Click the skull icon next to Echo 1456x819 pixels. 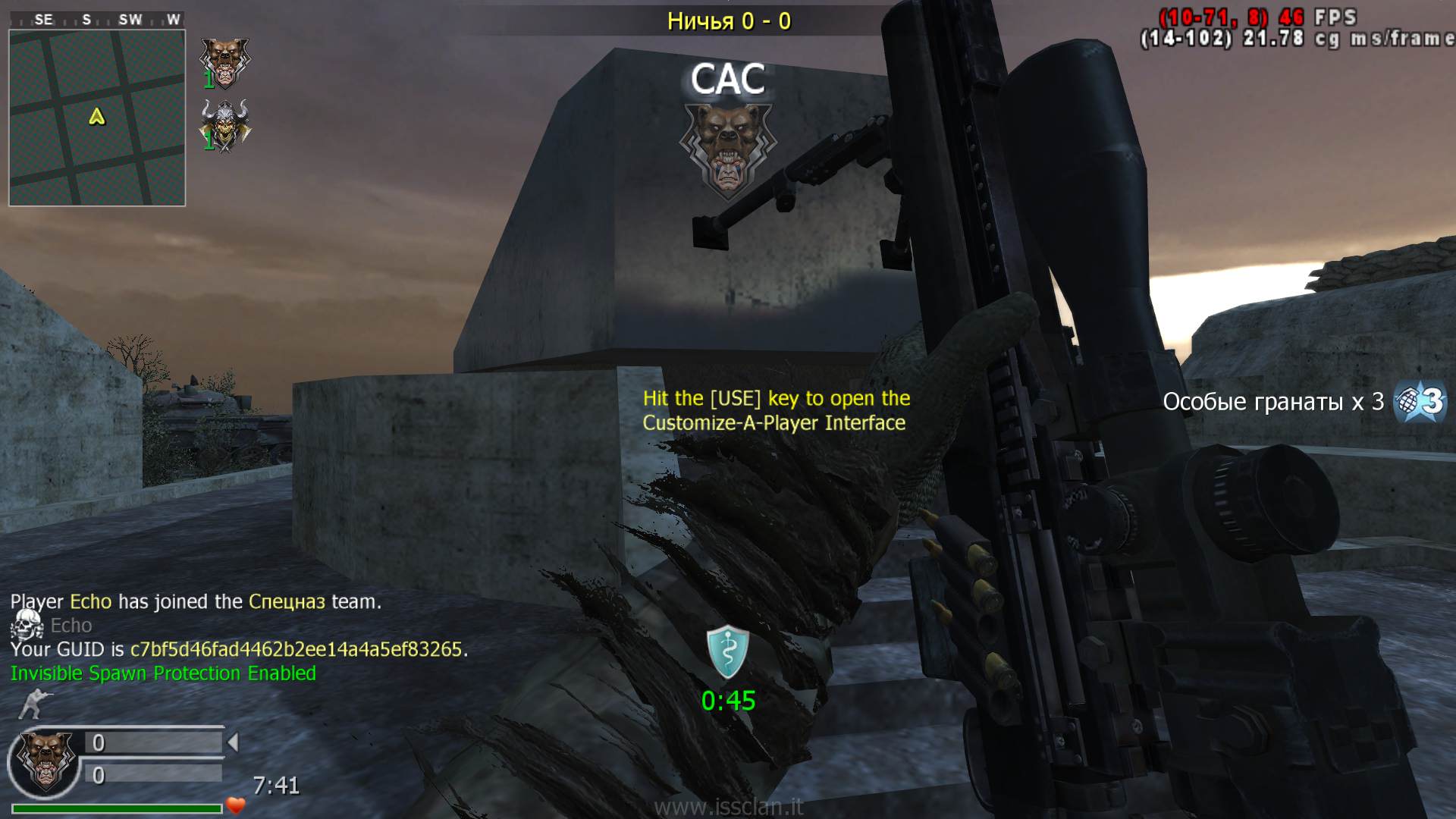pyautogui.click(x=27, y=625)
